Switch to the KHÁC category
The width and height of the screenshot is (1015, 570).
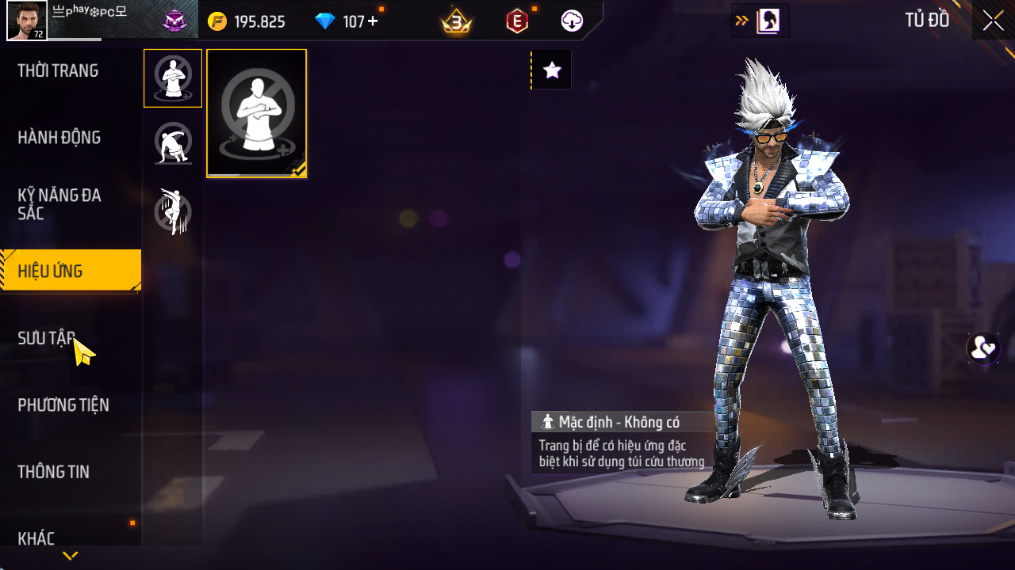tap(36, 538)
